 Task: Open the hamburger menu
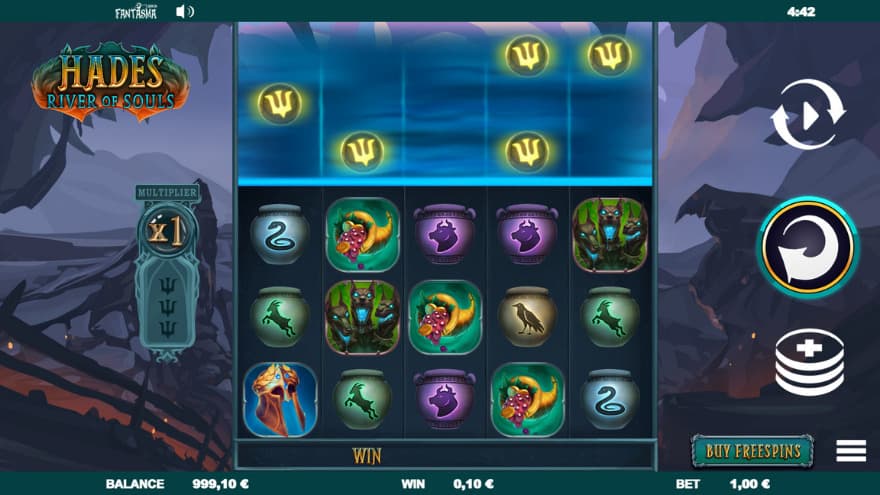coord(851,451)
